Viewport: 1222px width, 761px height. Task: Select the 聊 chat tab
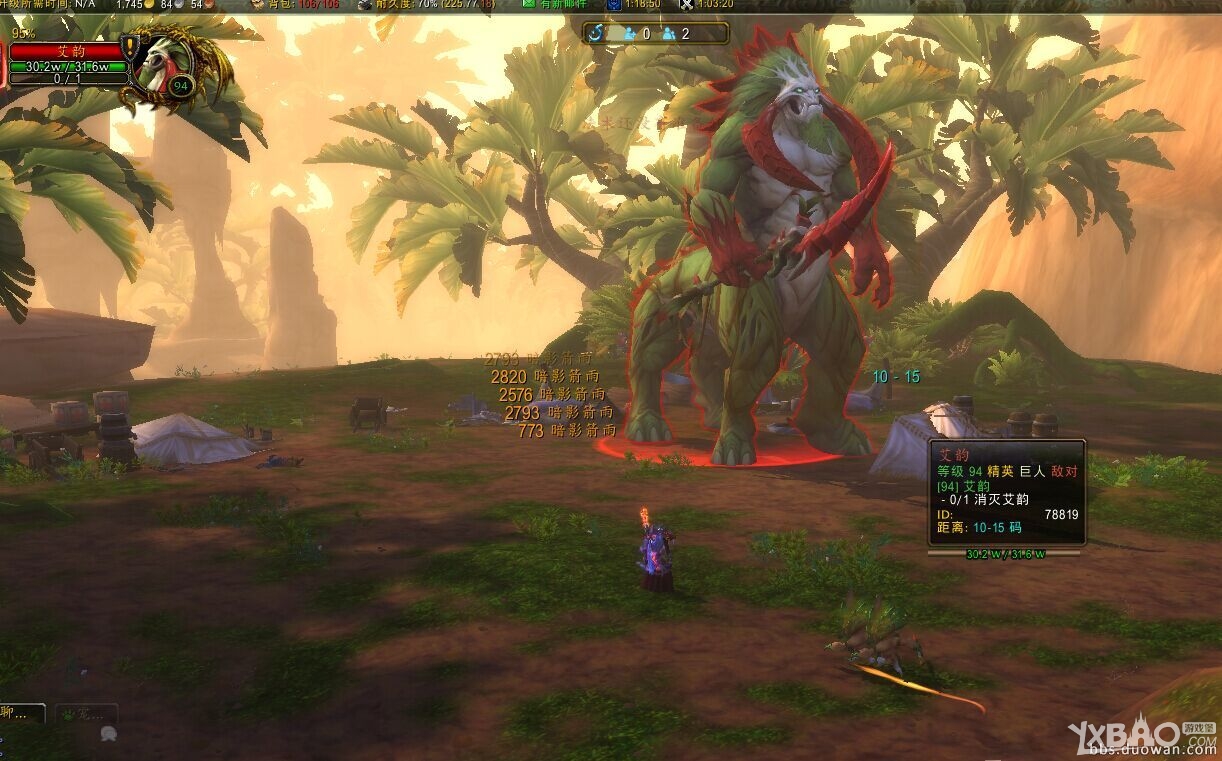coord(21,713)
